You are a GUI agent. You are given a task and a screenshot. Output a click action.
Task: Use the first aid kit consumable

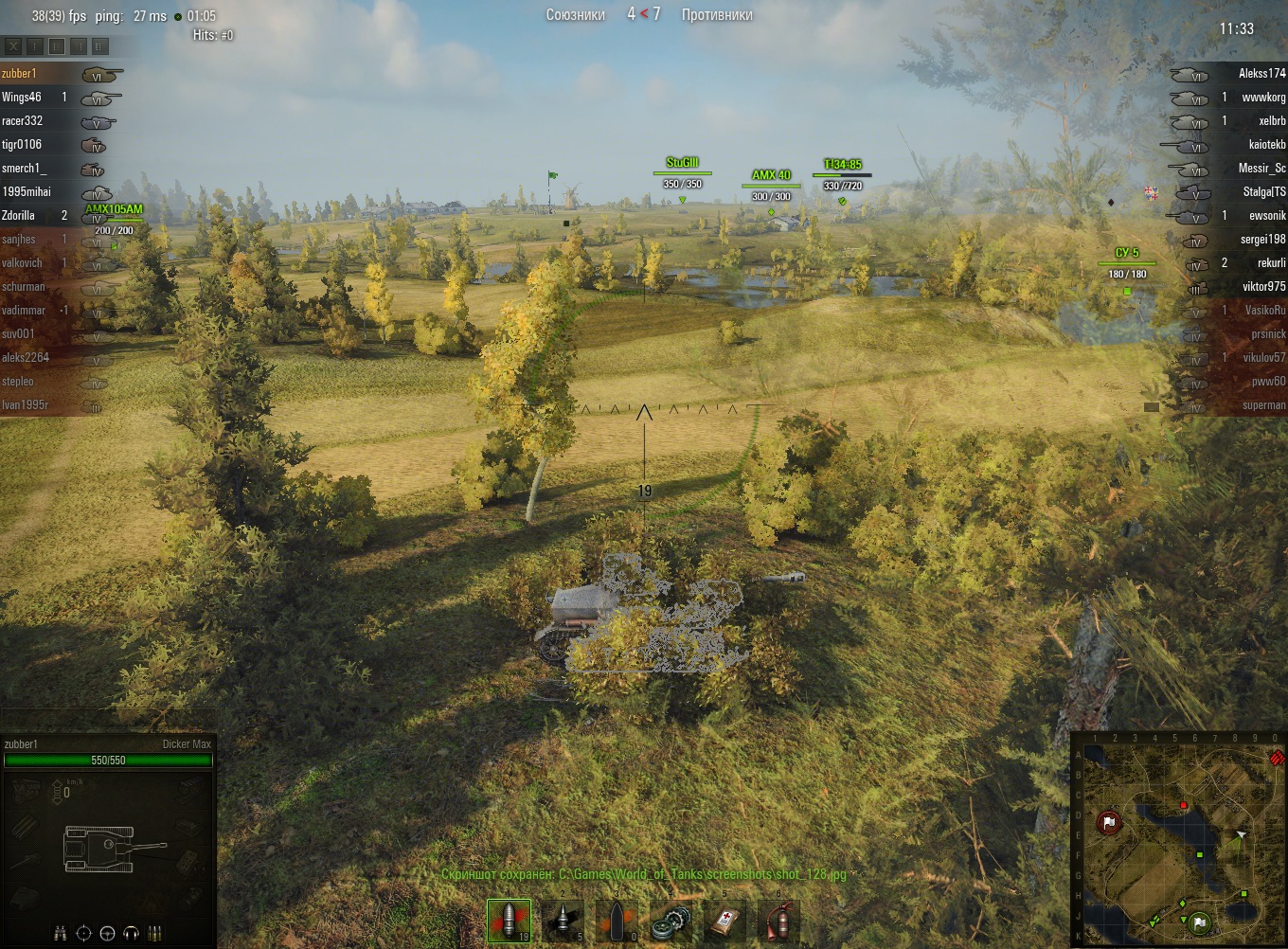pos(725,921)
